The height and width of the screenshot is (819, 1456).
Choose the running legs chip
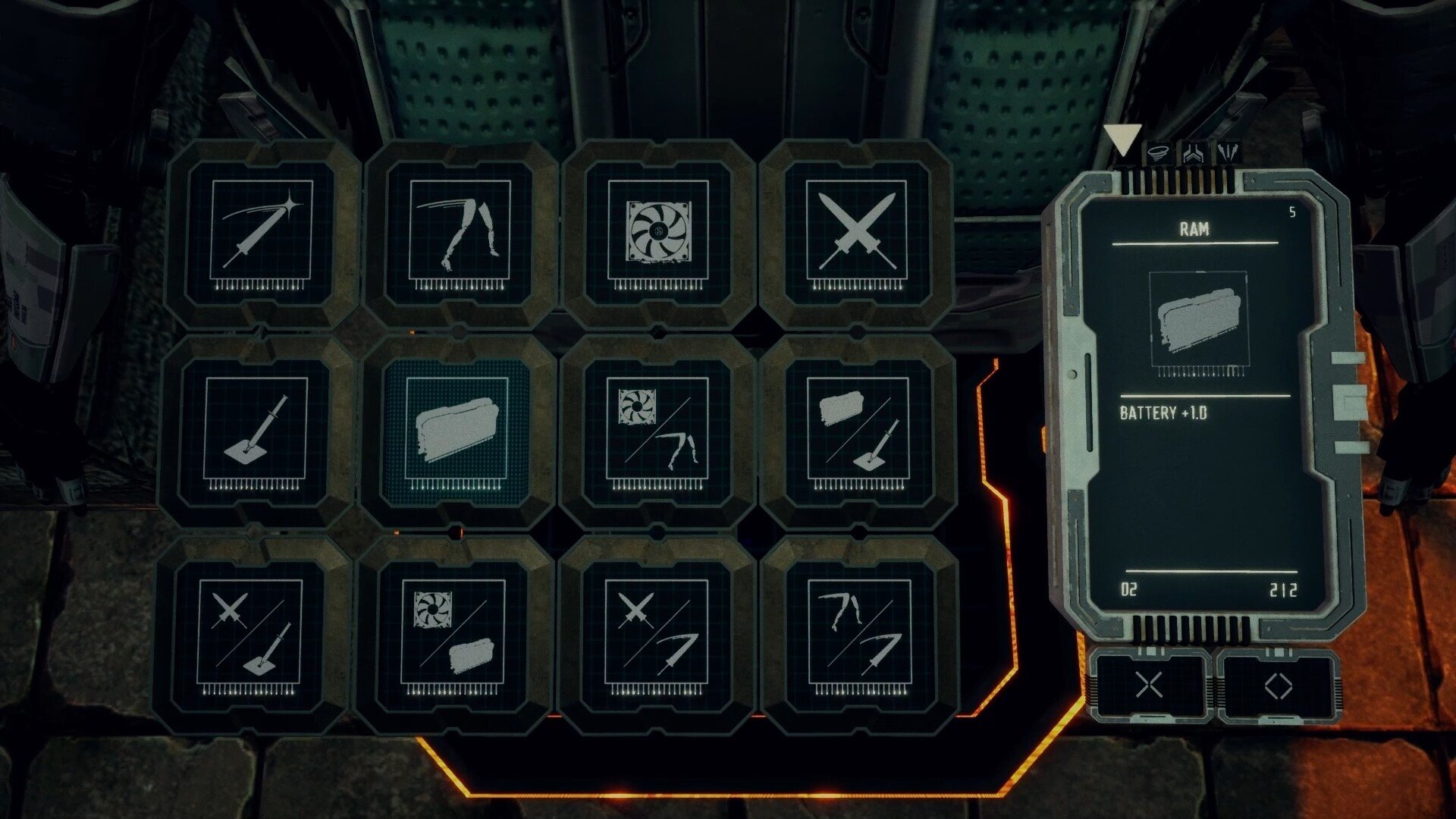(x=460, y=233)
